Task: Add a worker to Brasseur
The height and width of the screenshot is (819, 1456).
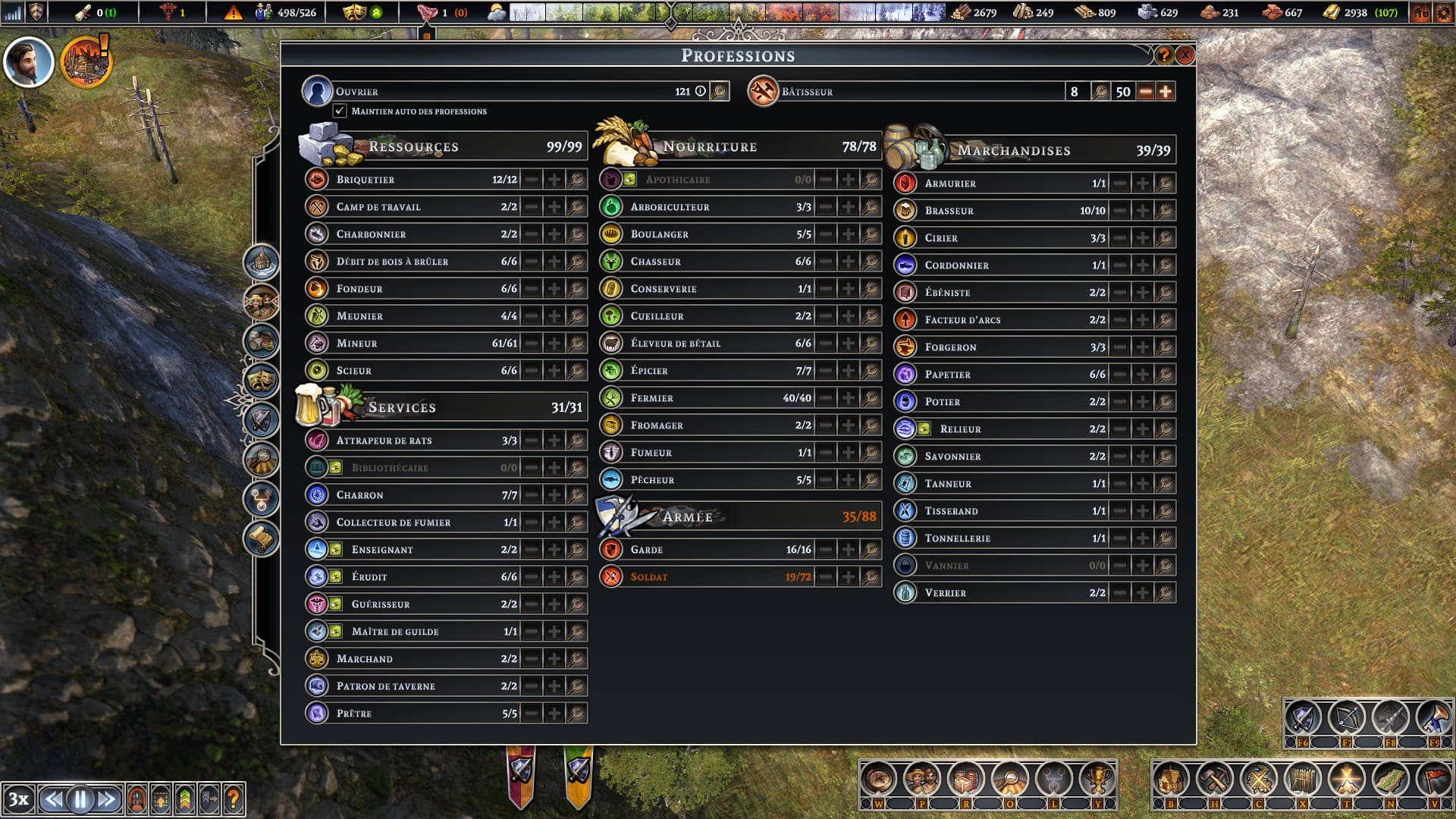Action: pyautogui.click(x=1142, y=211)
